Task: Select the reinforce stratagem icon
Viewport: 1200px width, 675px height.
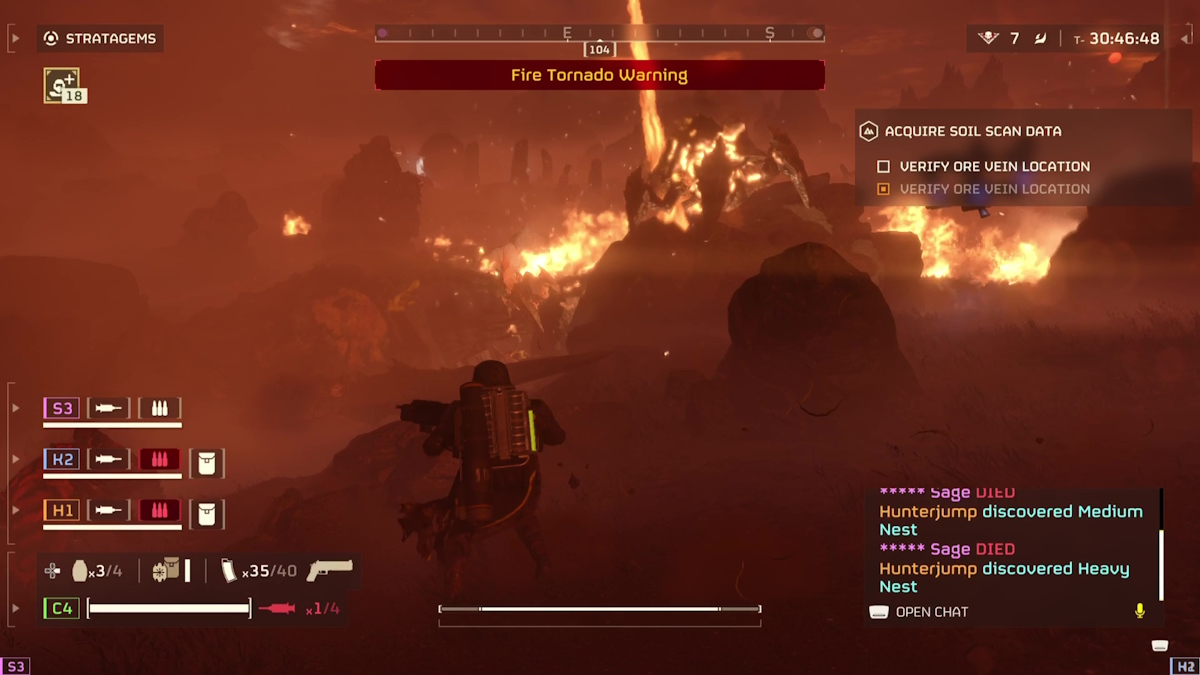Action: [x=61, y=85]
